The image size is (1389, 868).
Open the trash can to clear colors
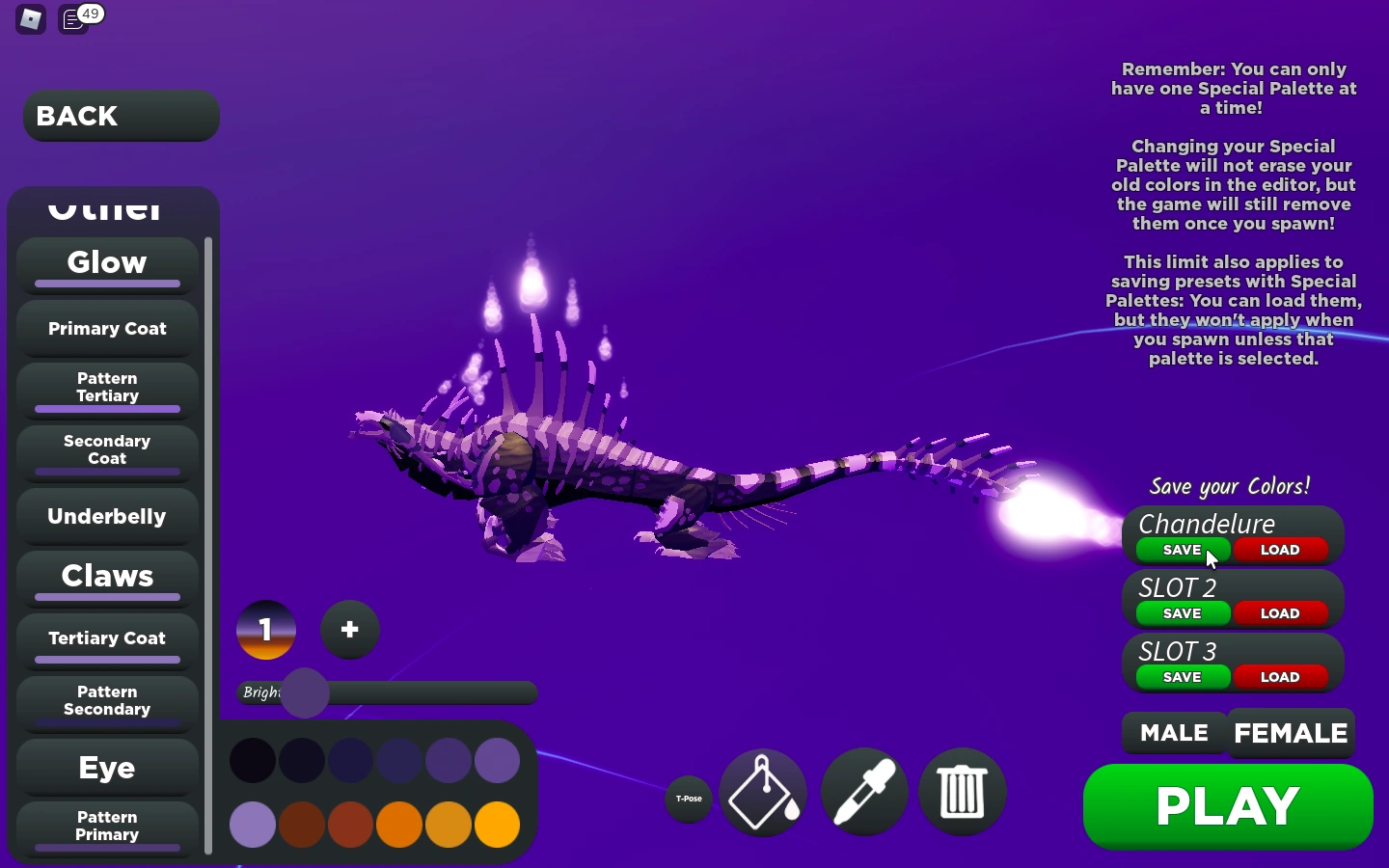click(x=962, y=791)
